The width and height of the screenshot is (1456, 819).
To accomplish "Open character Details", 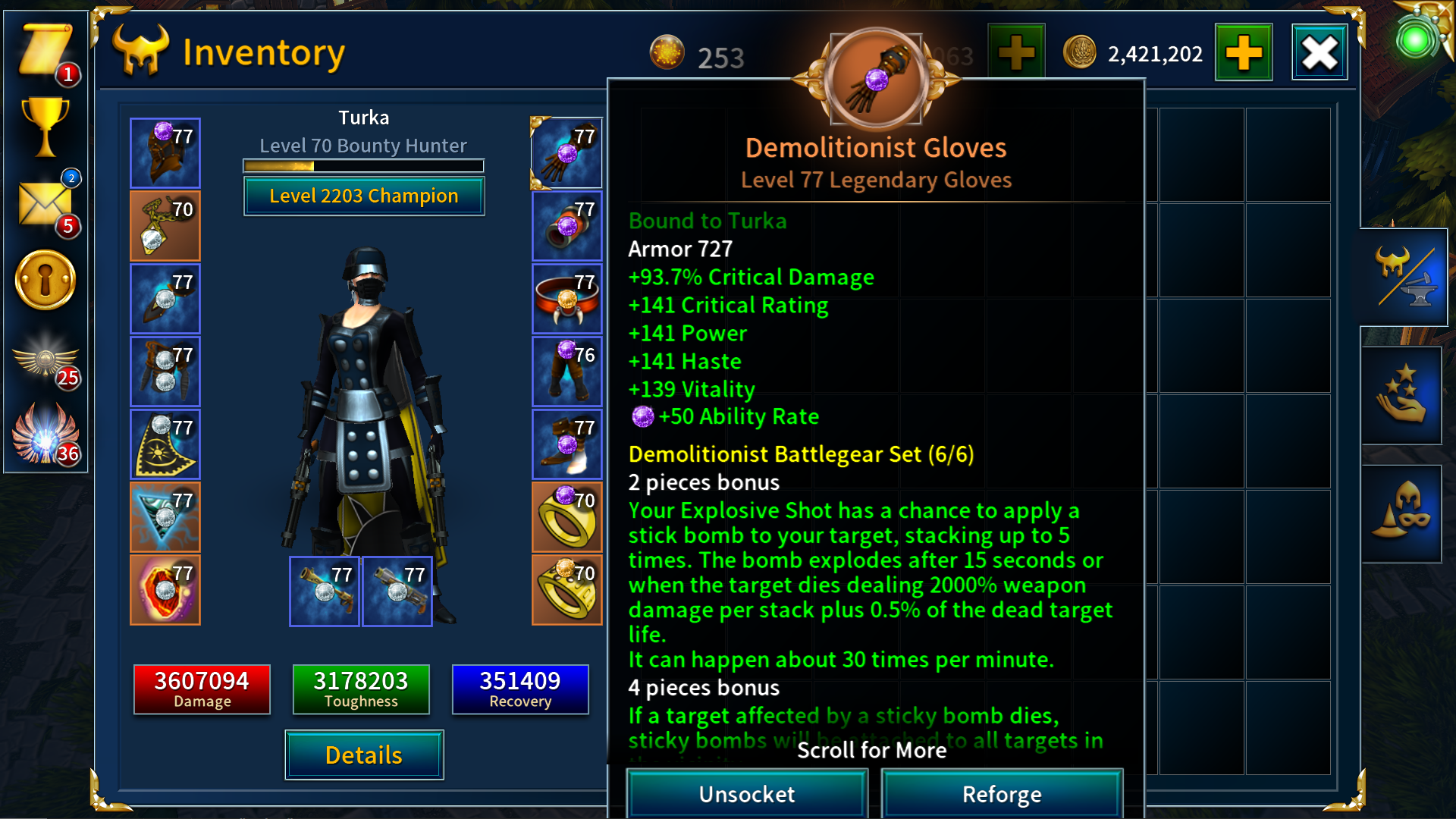I will (x=363, y=755).
